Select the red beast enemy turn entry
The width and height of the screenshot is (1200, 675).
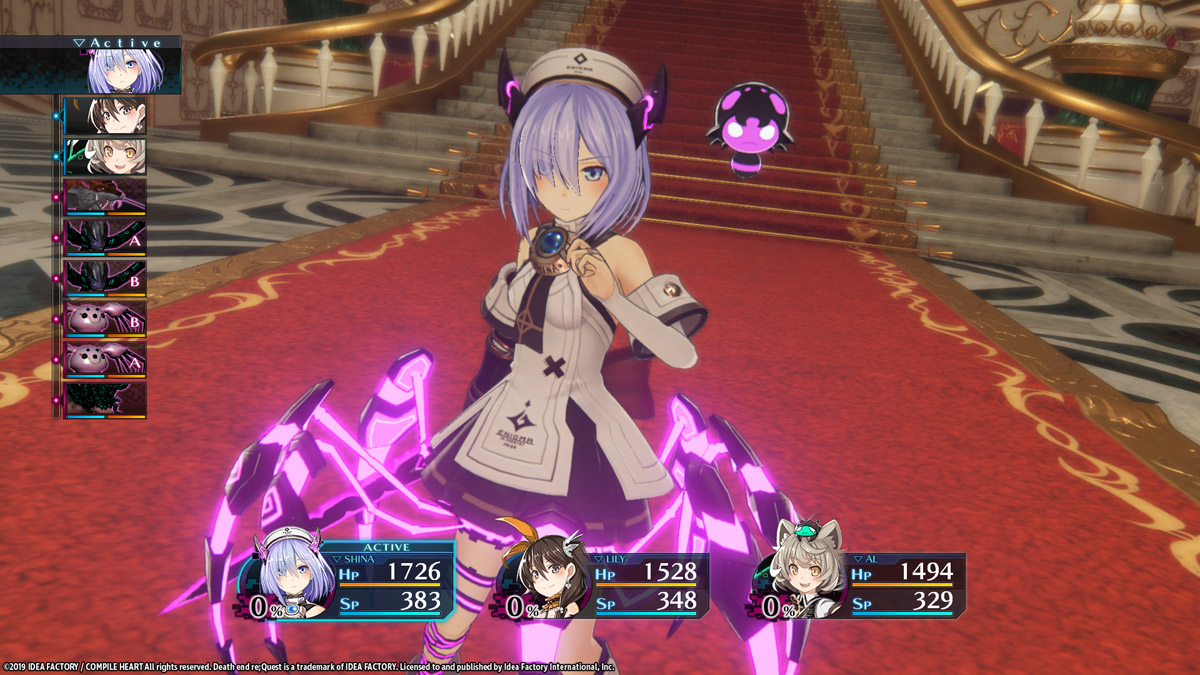tap(105, 197)
